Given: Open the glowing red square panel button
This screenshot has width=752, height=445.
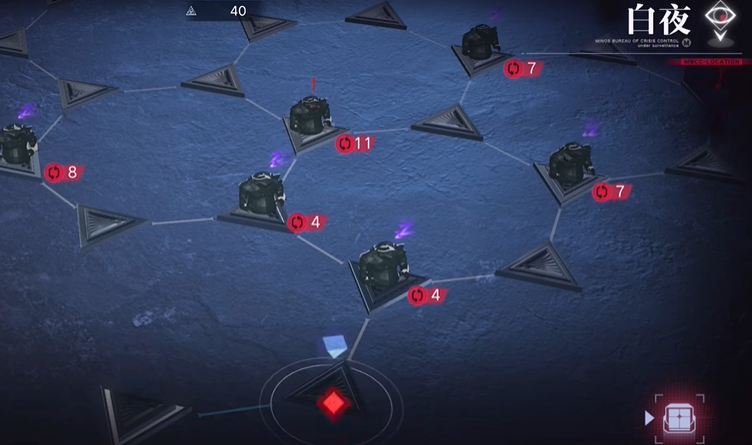Looking at the screenshot, I should 679,416.
